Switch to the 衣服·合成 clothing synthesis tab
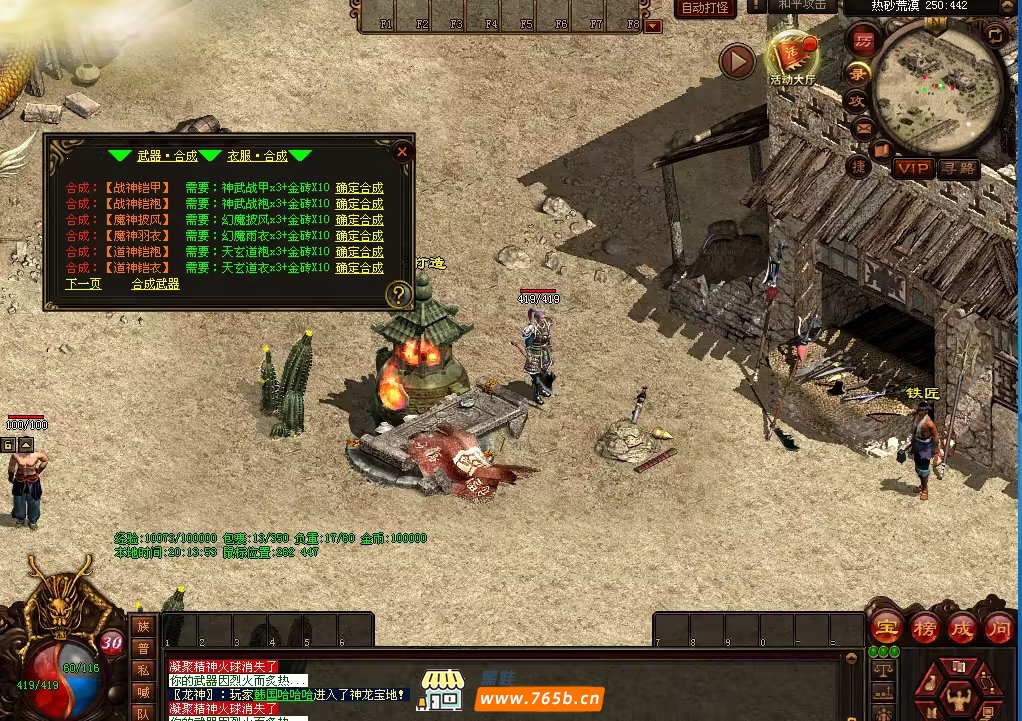 (x=257, y=156)
